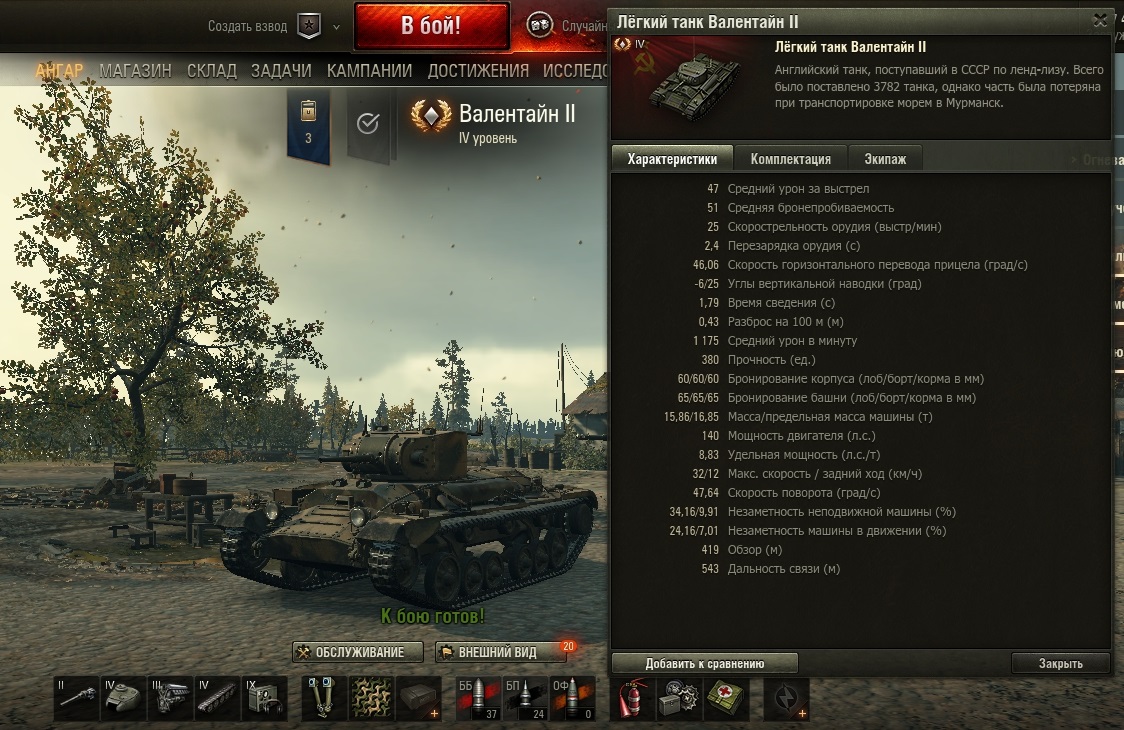The width and height of the screenshot is (1124, 730).
Task: Open the «Задачи» missions menu
Action: click(x=281, y=71)
